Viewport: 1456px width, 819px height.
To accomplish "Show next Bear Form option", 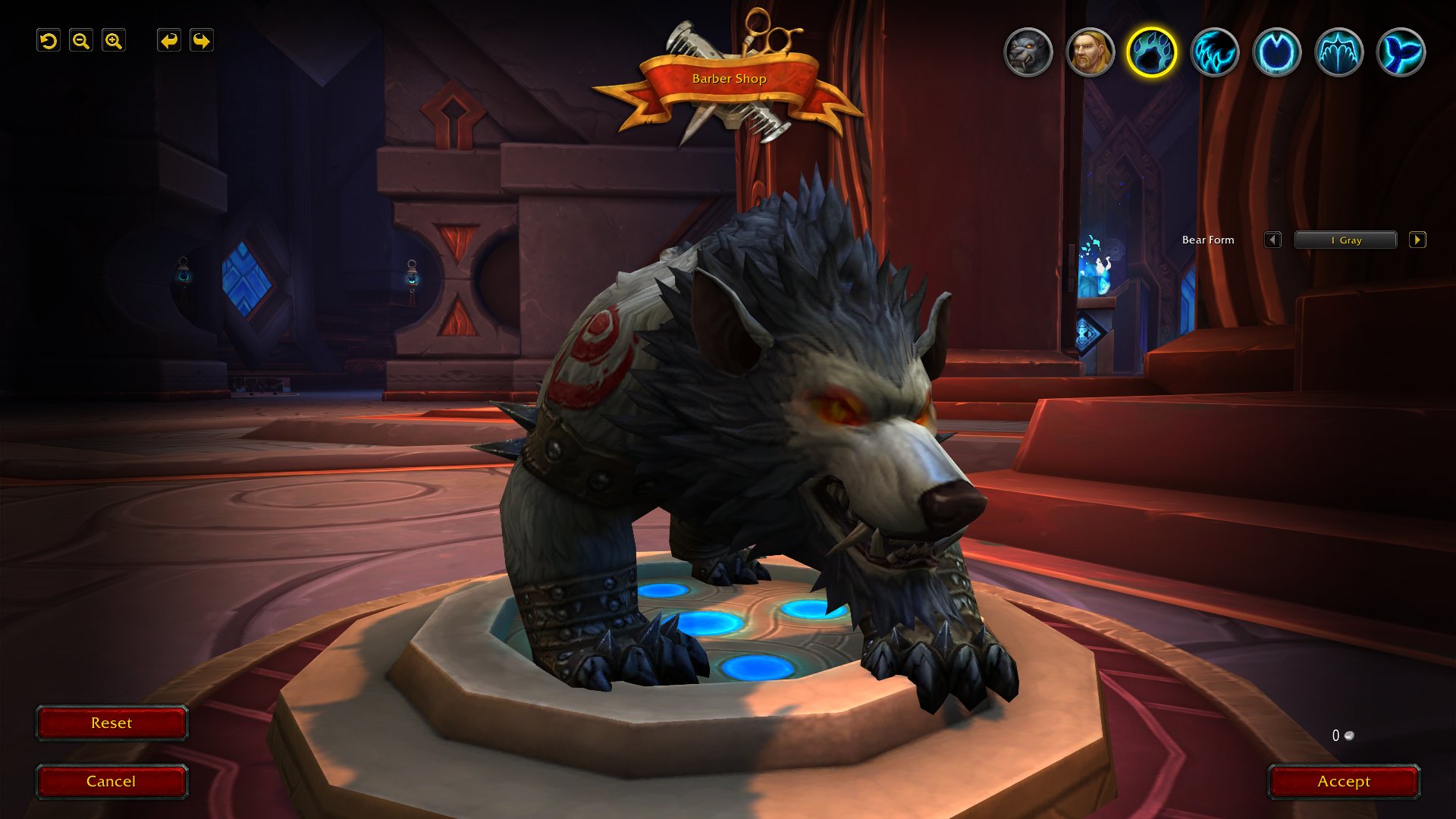I will click(1417, 240).
